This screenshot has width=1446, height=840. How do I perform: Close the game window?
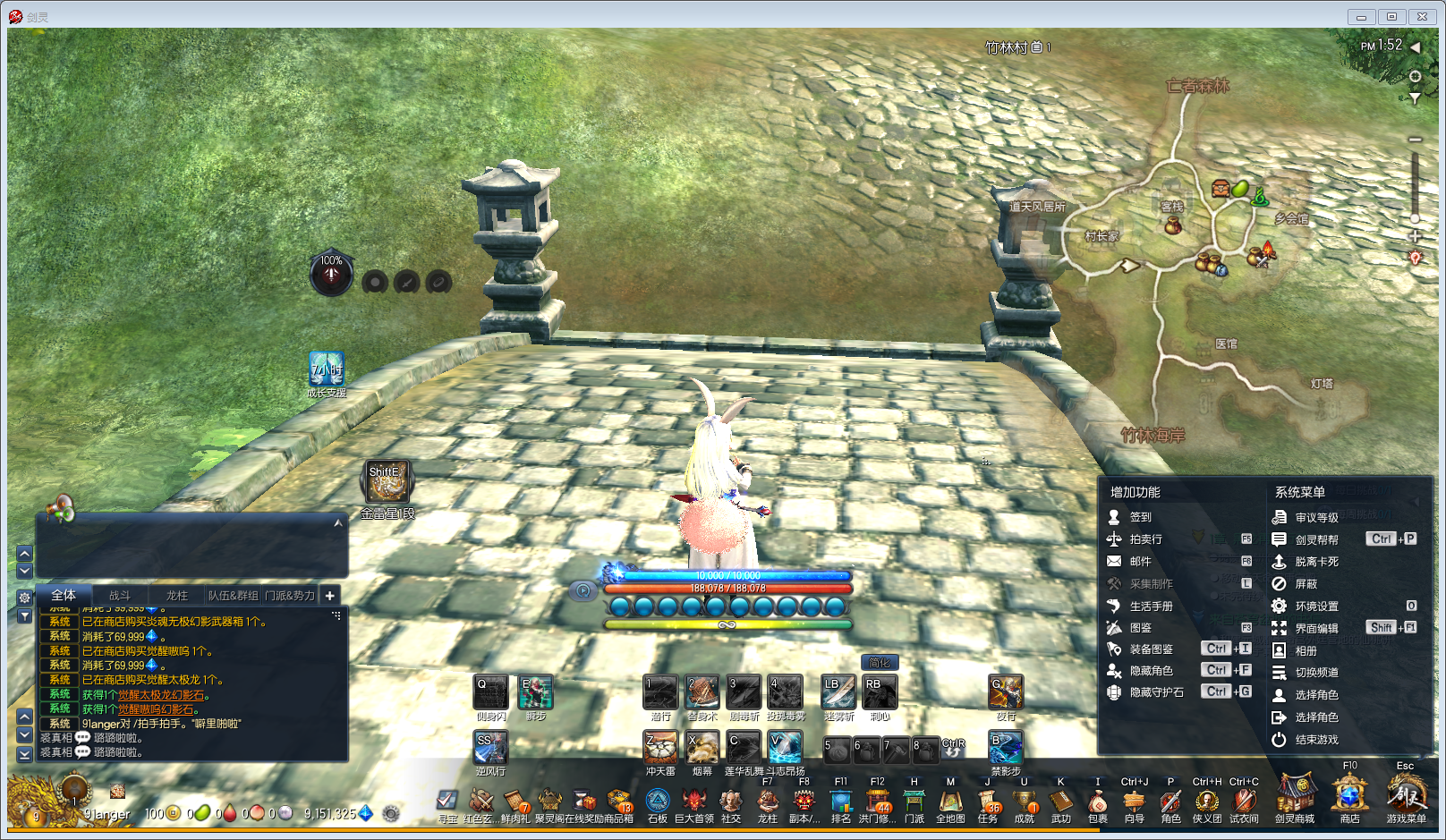click(x=1422, y=17)
